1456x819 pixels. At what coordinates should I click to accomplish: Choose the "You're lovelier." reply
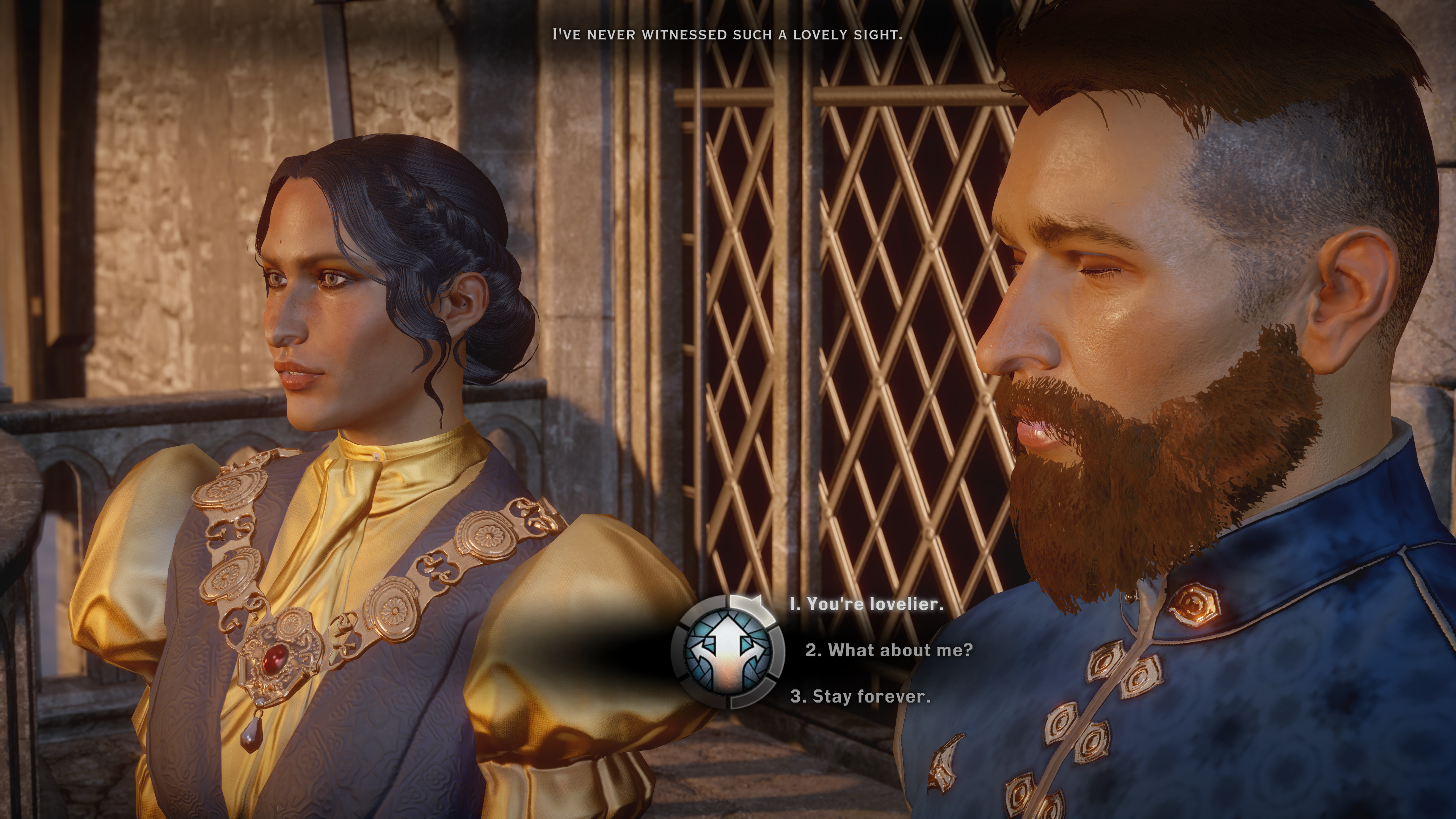tap(867, 604)
